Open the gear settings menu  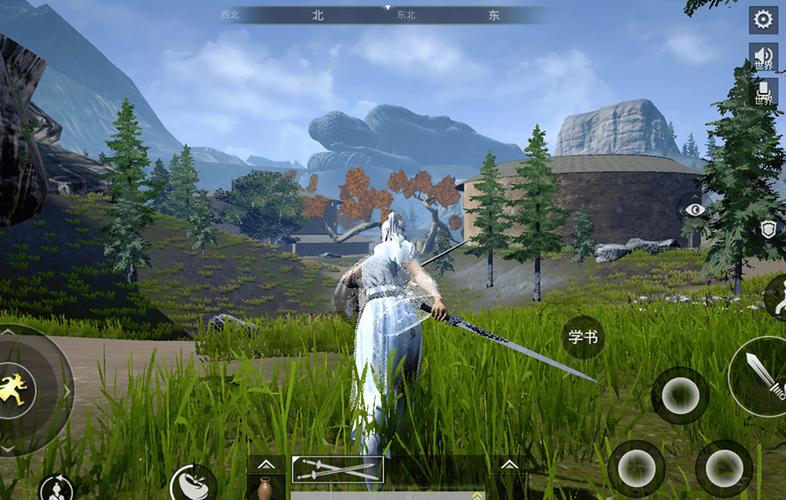(763, 19)
